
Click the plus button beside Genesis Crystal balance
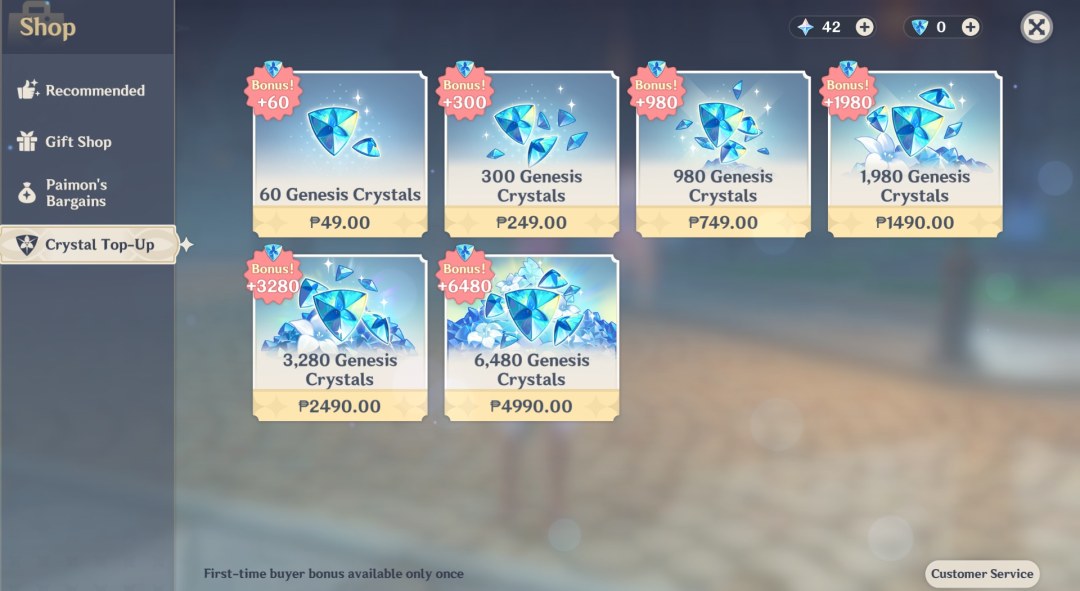pyautogui.click(x=970, y=27)
